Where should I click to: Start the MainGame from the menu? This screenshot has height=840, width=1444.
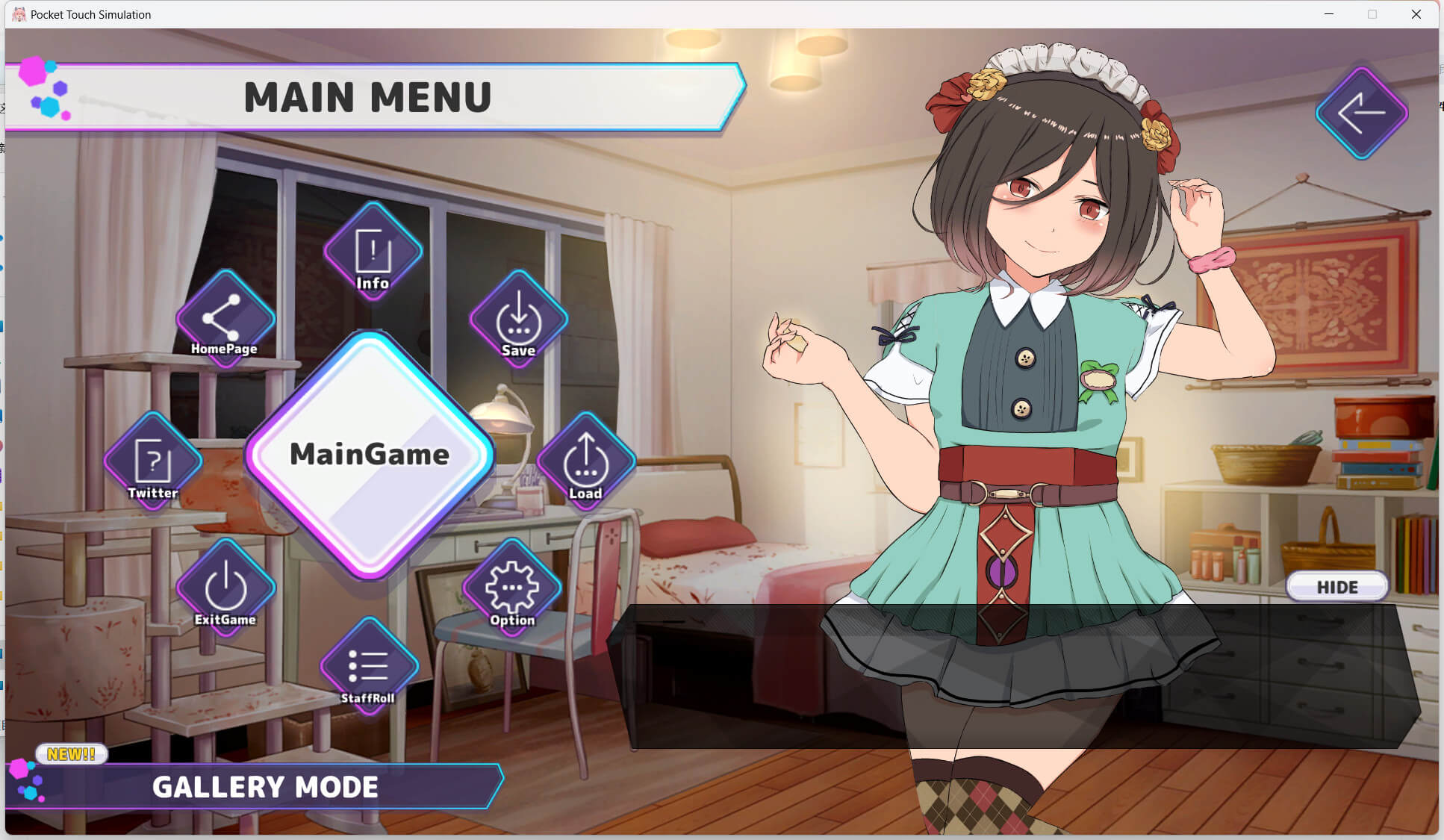pyautogui.click(x=370, y=455)
